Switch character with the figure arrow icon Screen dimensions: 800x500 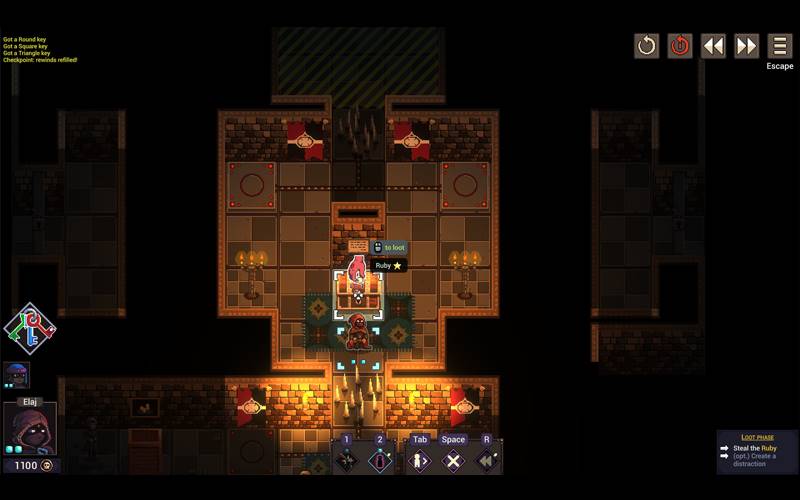pyautogui.click(x=420, y=461)
